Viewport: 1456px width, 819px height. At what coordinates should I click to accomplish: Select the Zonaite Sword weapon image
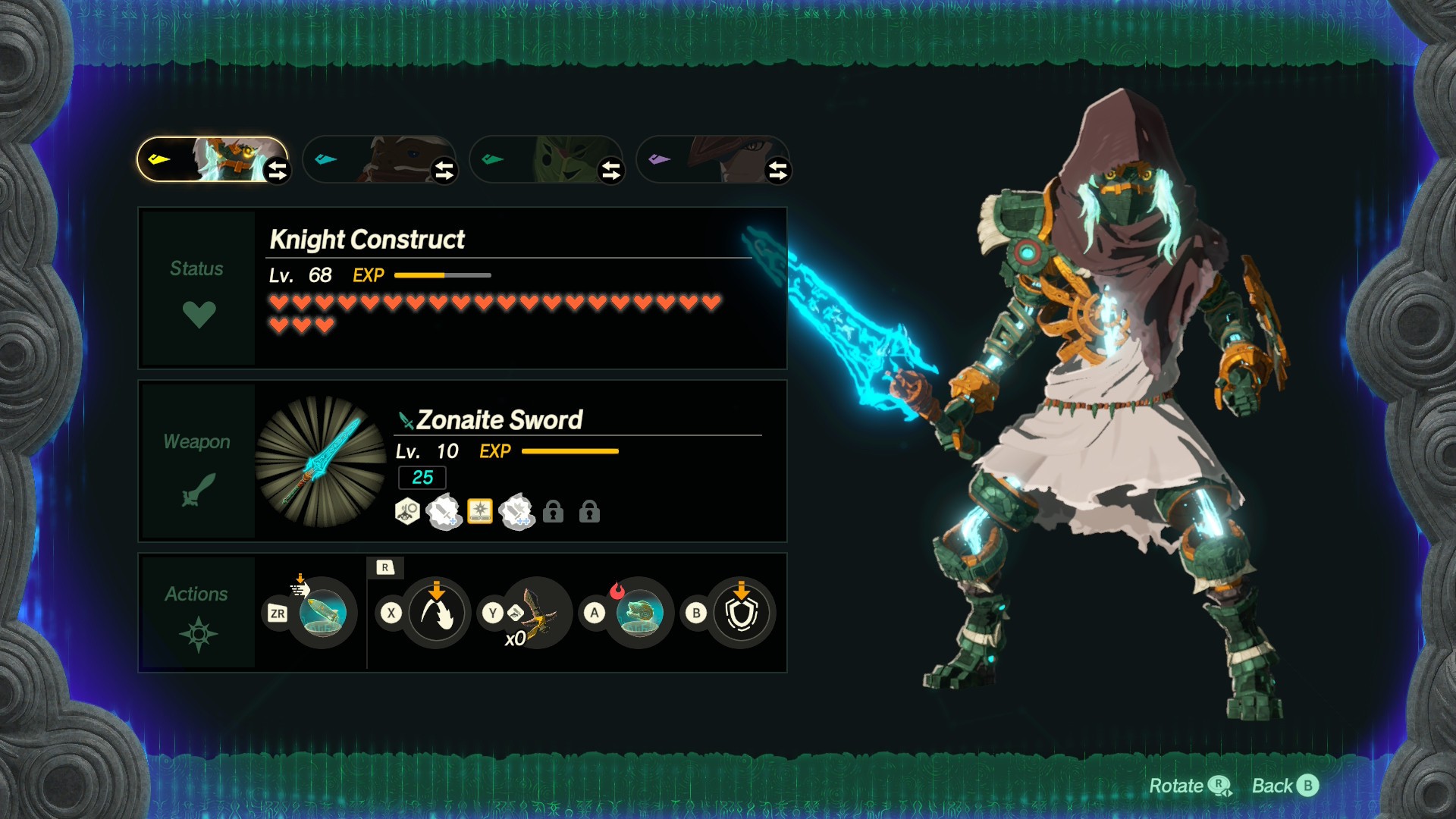321,461
